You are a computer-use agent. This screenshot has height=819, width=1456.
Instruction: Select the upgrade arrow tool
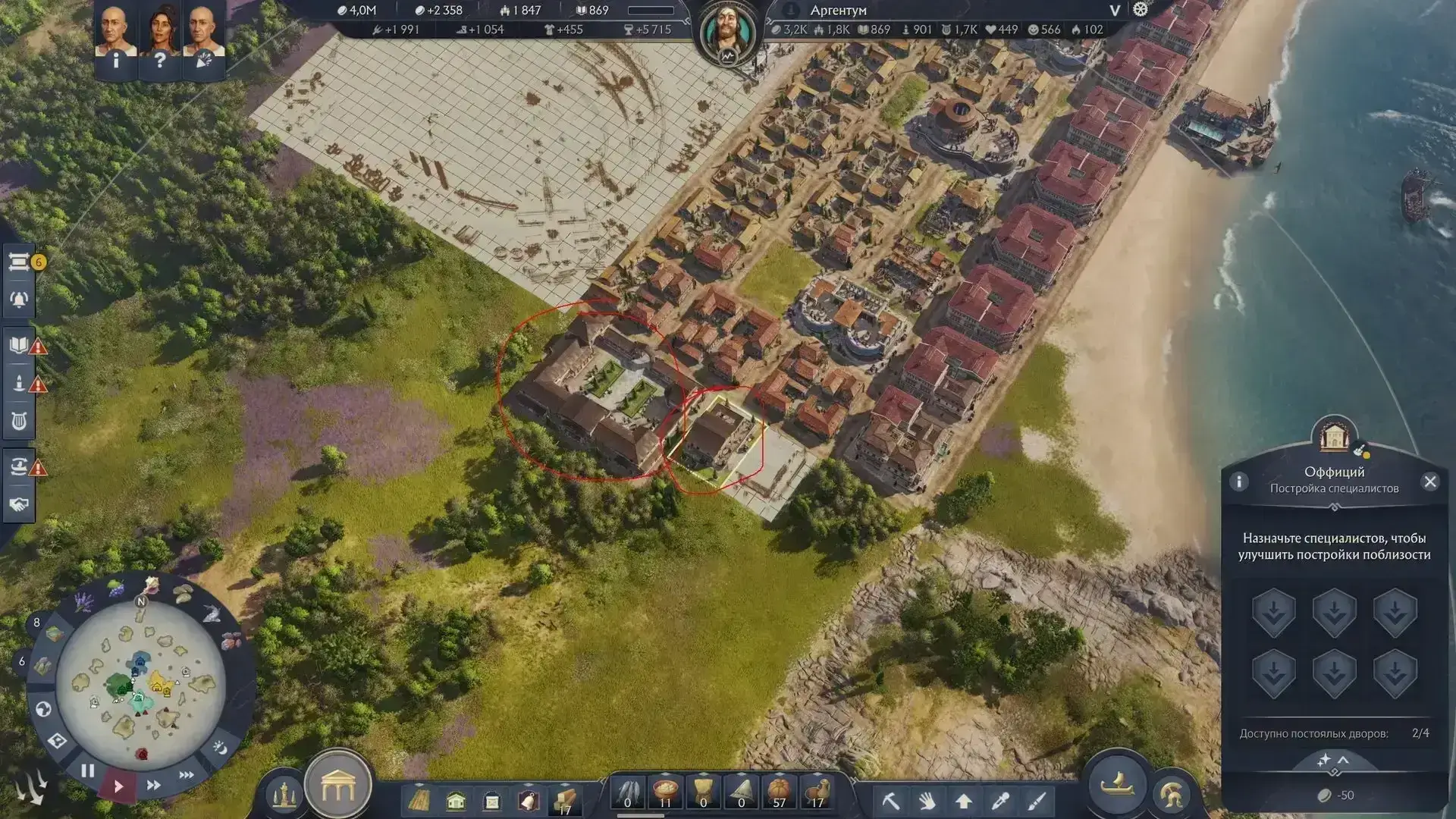pyautogui.click(x=964, y=801)
